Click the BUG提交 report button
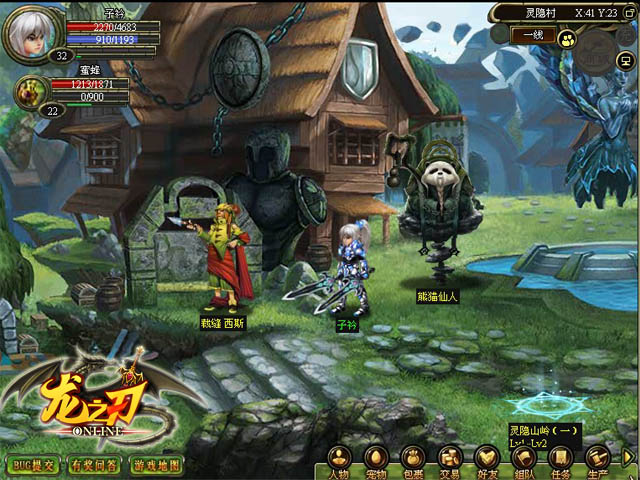640x480 pixels. [34, 466]
